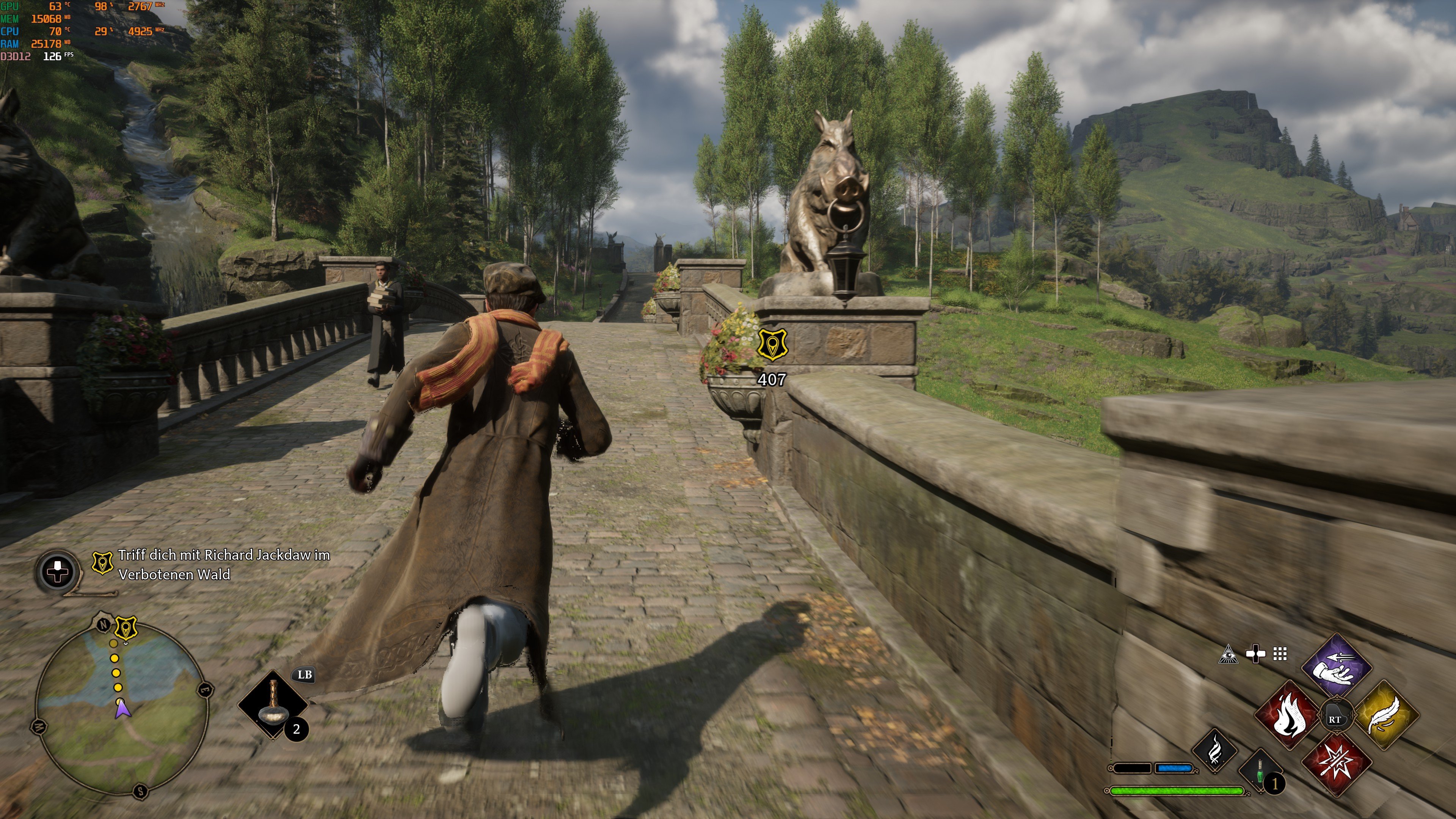The height and width of the screenshot is (819, 1456).
Task: Select the Richard Jackdaw quest objective text
Action: [224, 565]
